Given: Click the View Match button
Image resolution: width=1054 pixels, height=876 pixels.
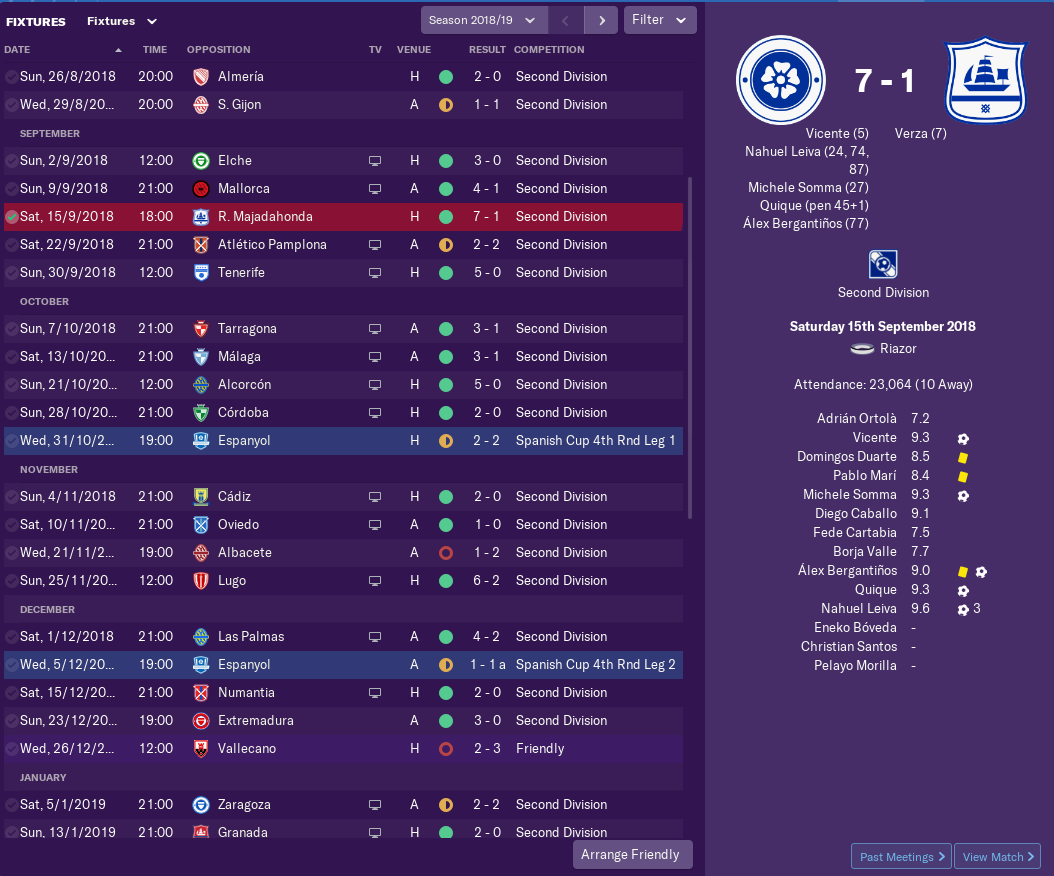Looking at the screenshot, I should tap(997, 857).
